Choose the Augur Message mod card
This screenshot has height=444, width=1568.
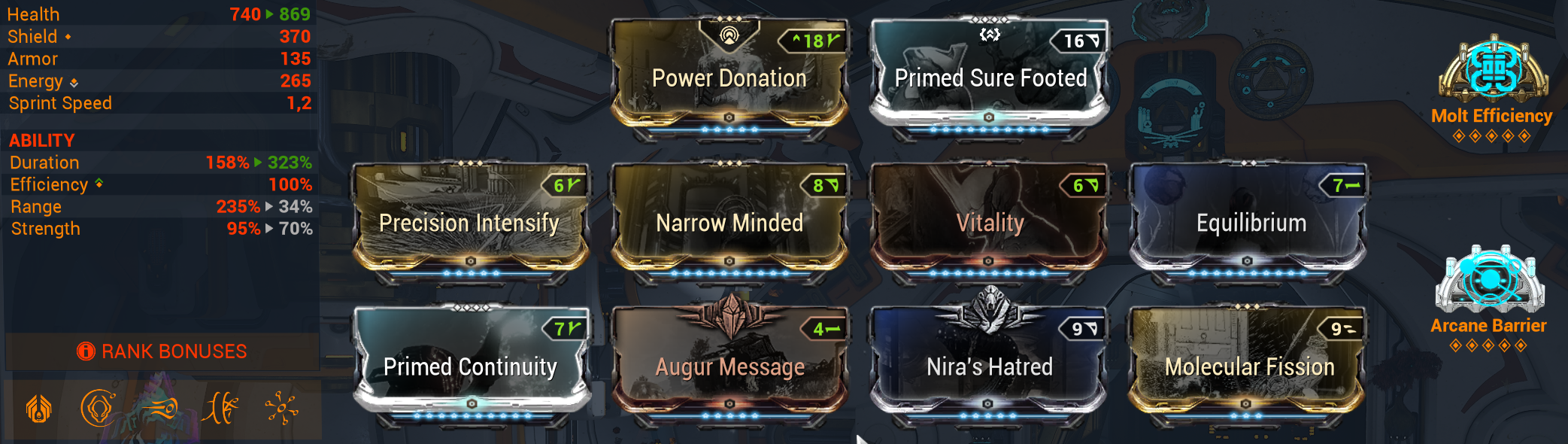click(729, 366)
